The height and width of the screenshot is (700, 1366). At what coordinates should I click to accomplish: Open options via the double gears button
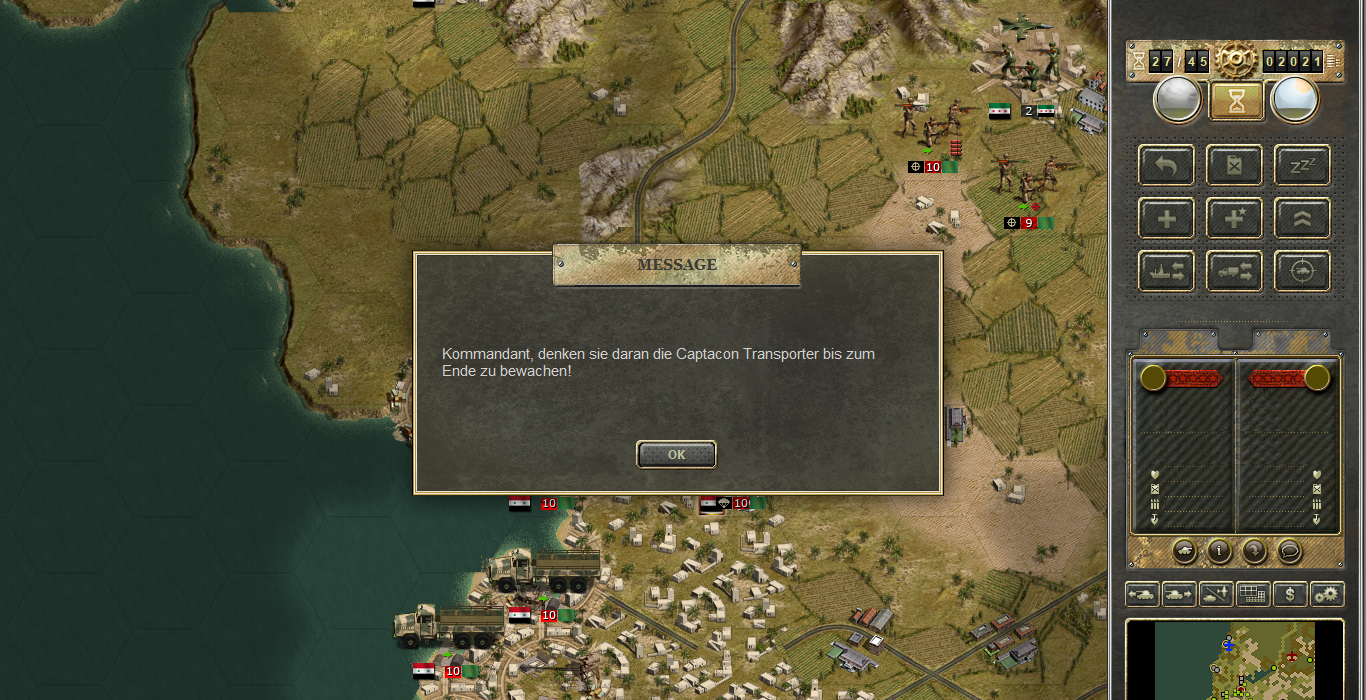(1327, 594)
